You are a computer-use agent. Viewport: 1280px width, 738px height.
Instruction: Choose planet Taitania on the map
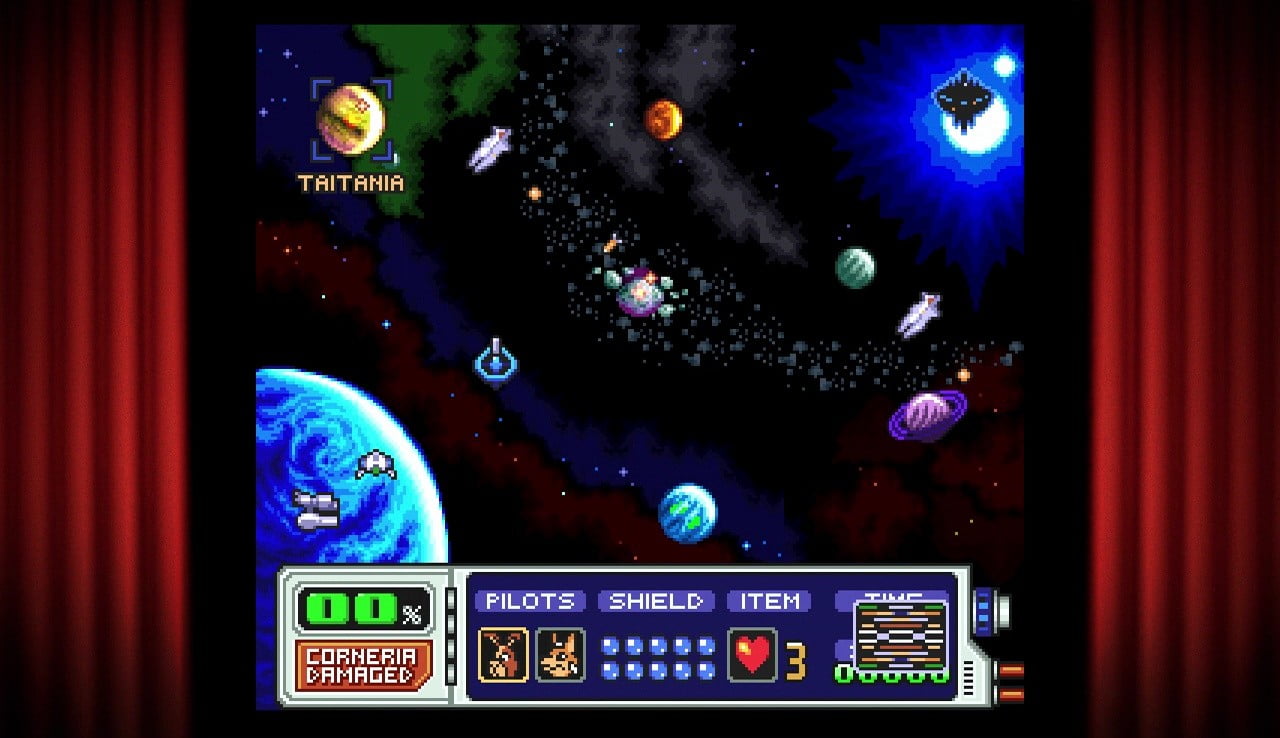pos(351,118)
